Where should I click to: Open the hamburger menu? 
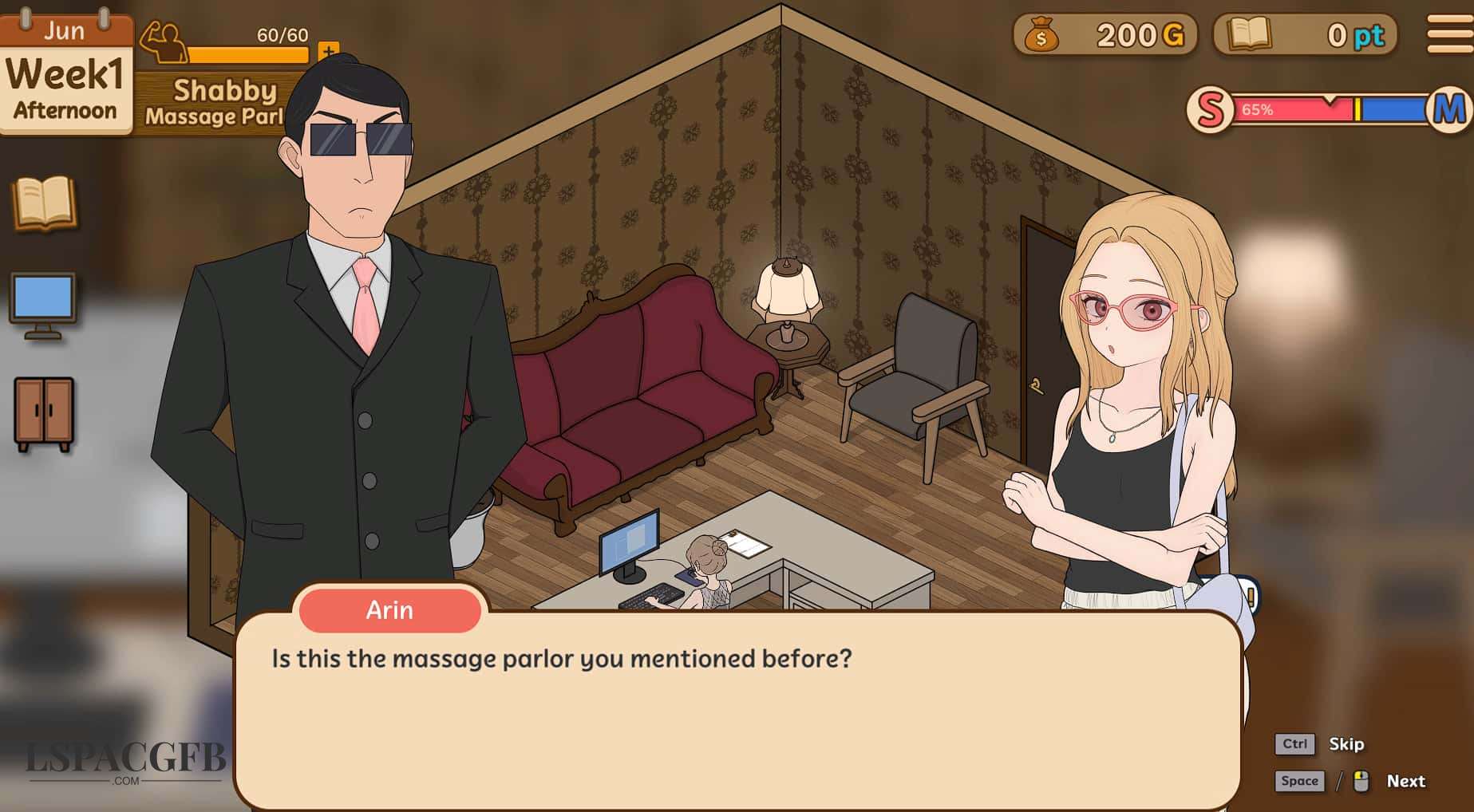tap(1449, 34)
